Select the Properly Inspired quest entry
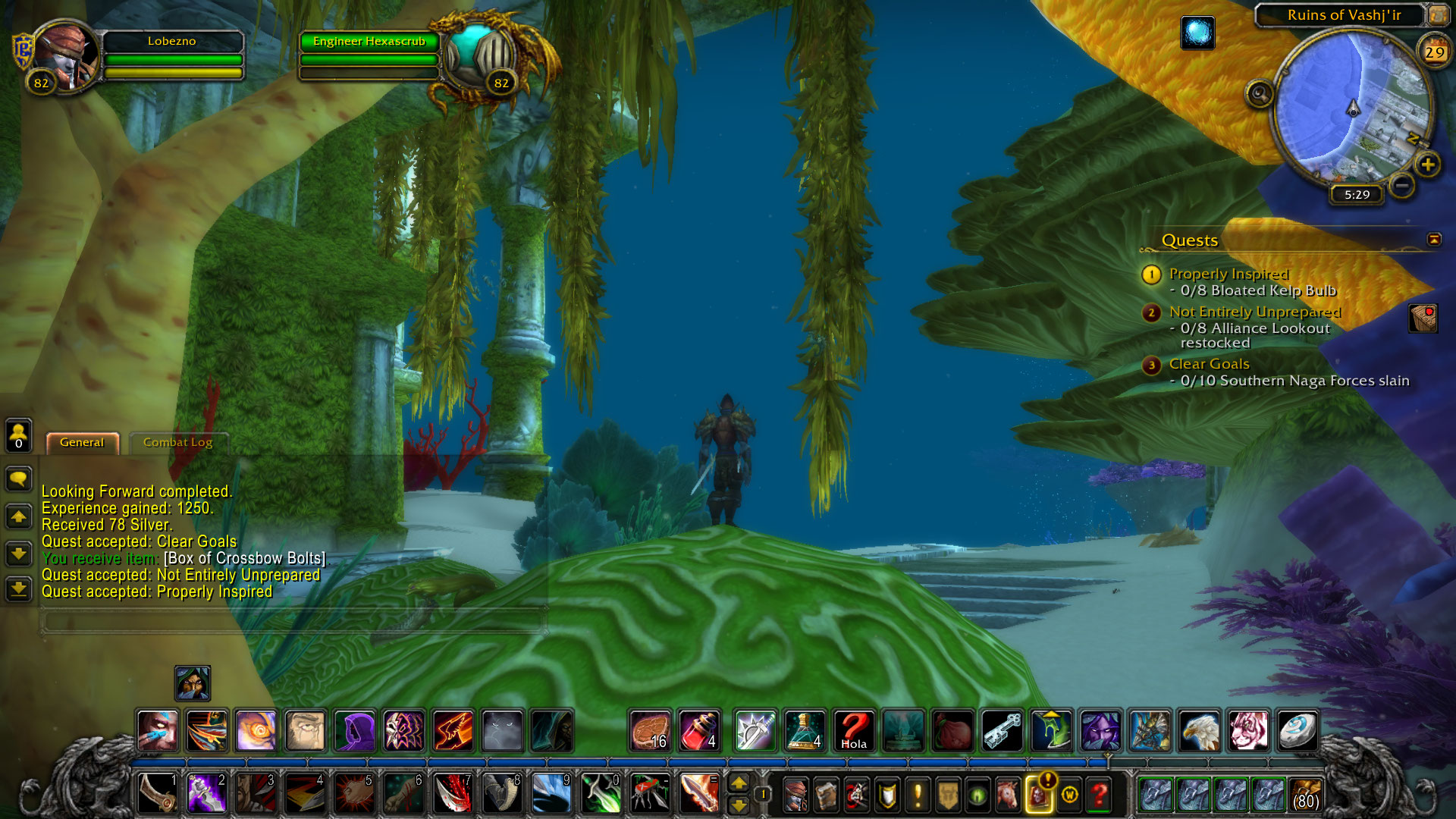 point(1228,274)
